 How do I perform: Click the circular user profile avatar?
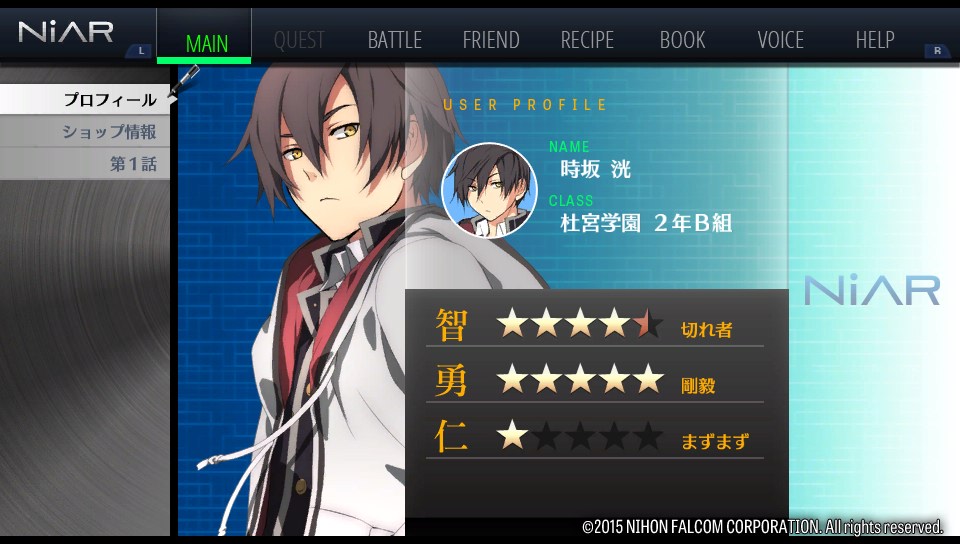tap(489, 190)
